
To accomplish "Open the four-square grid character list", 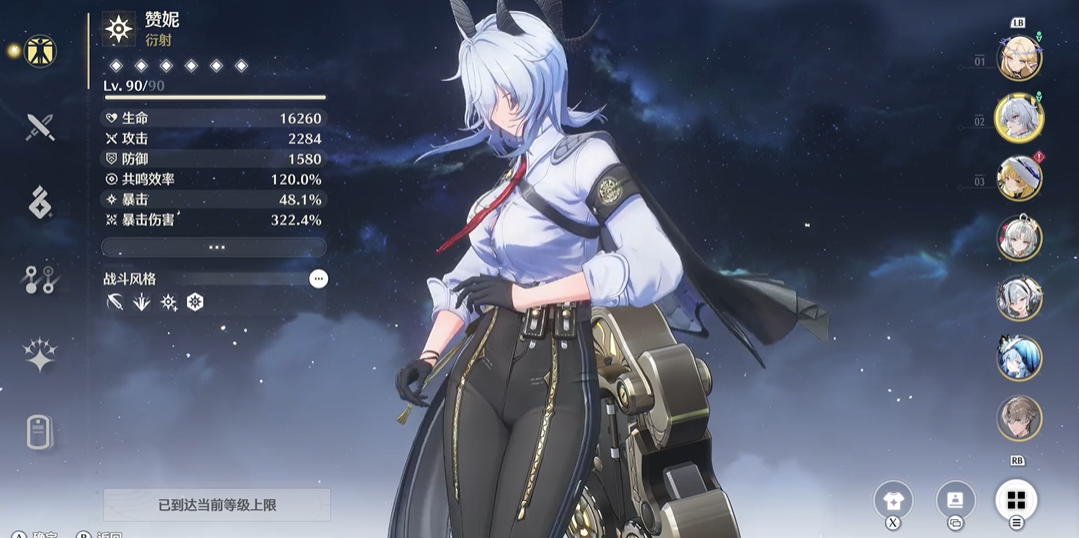I will click(1016, 499).
